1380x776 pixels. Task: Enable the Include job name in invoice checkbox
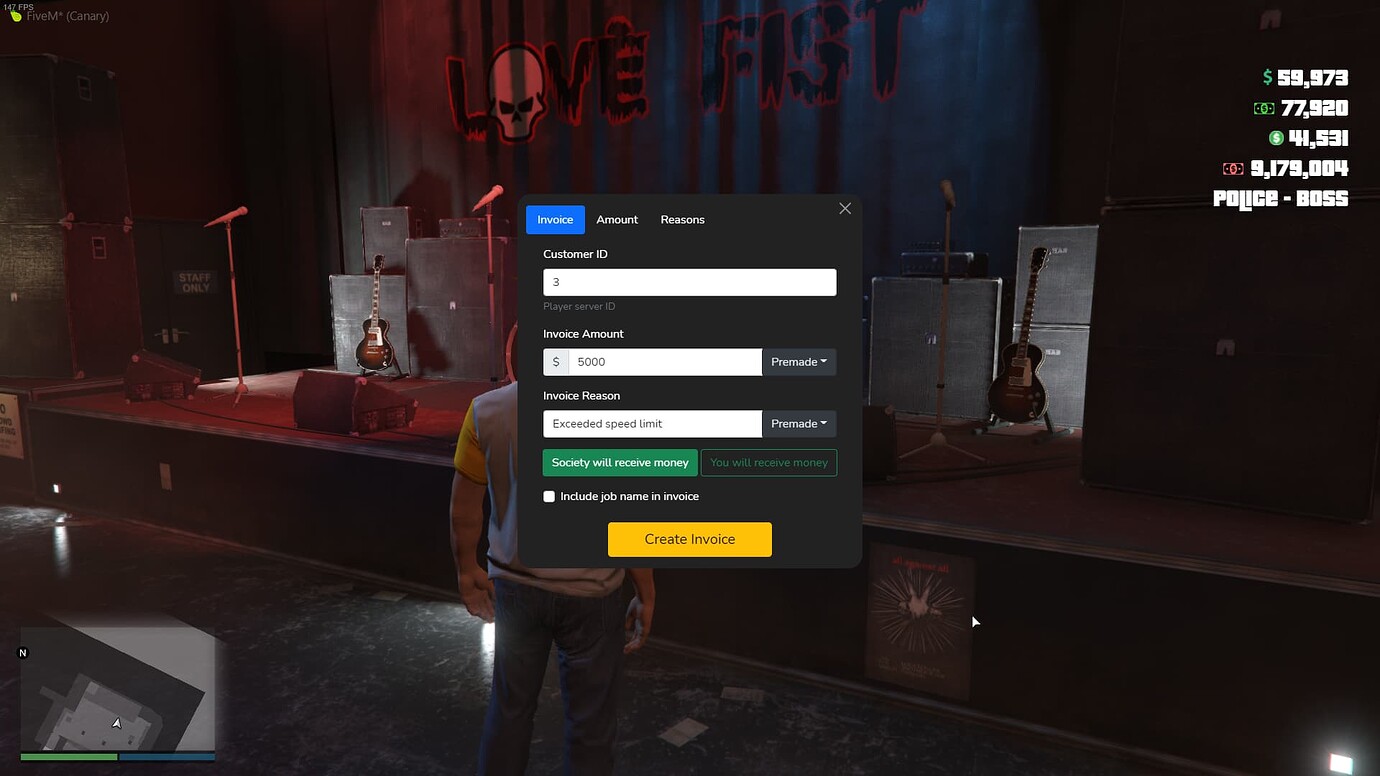(549, 496)
